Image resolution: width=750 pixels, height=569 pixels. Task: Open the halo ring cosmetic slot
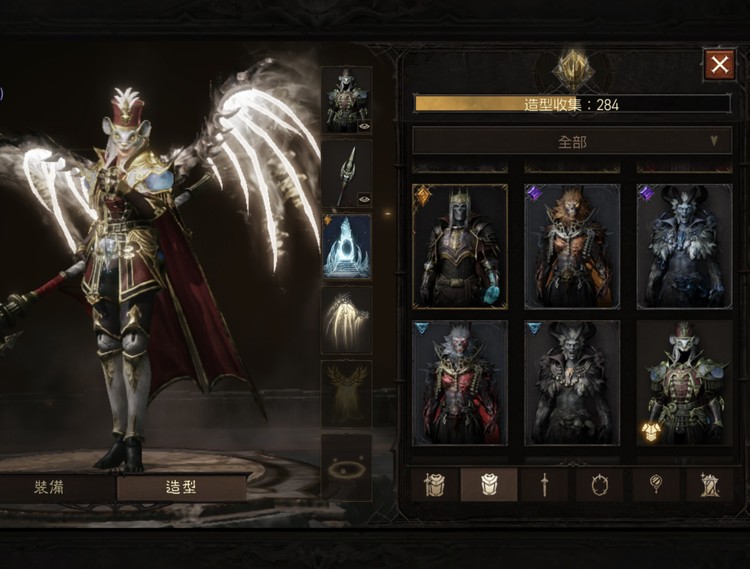(346, 466)
